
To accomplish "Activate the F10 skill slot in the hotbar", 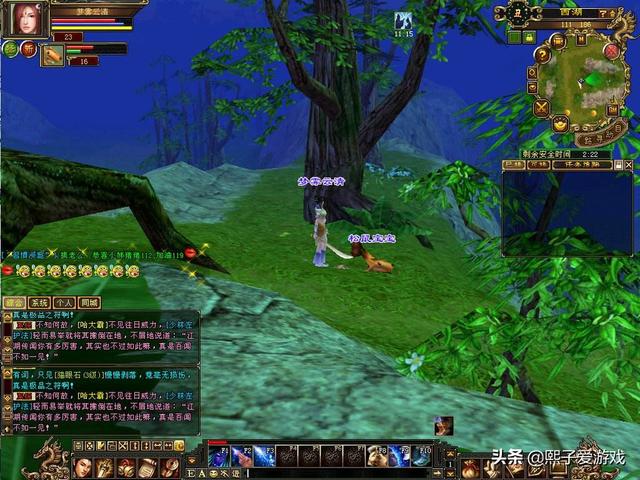I will [422, 456].
